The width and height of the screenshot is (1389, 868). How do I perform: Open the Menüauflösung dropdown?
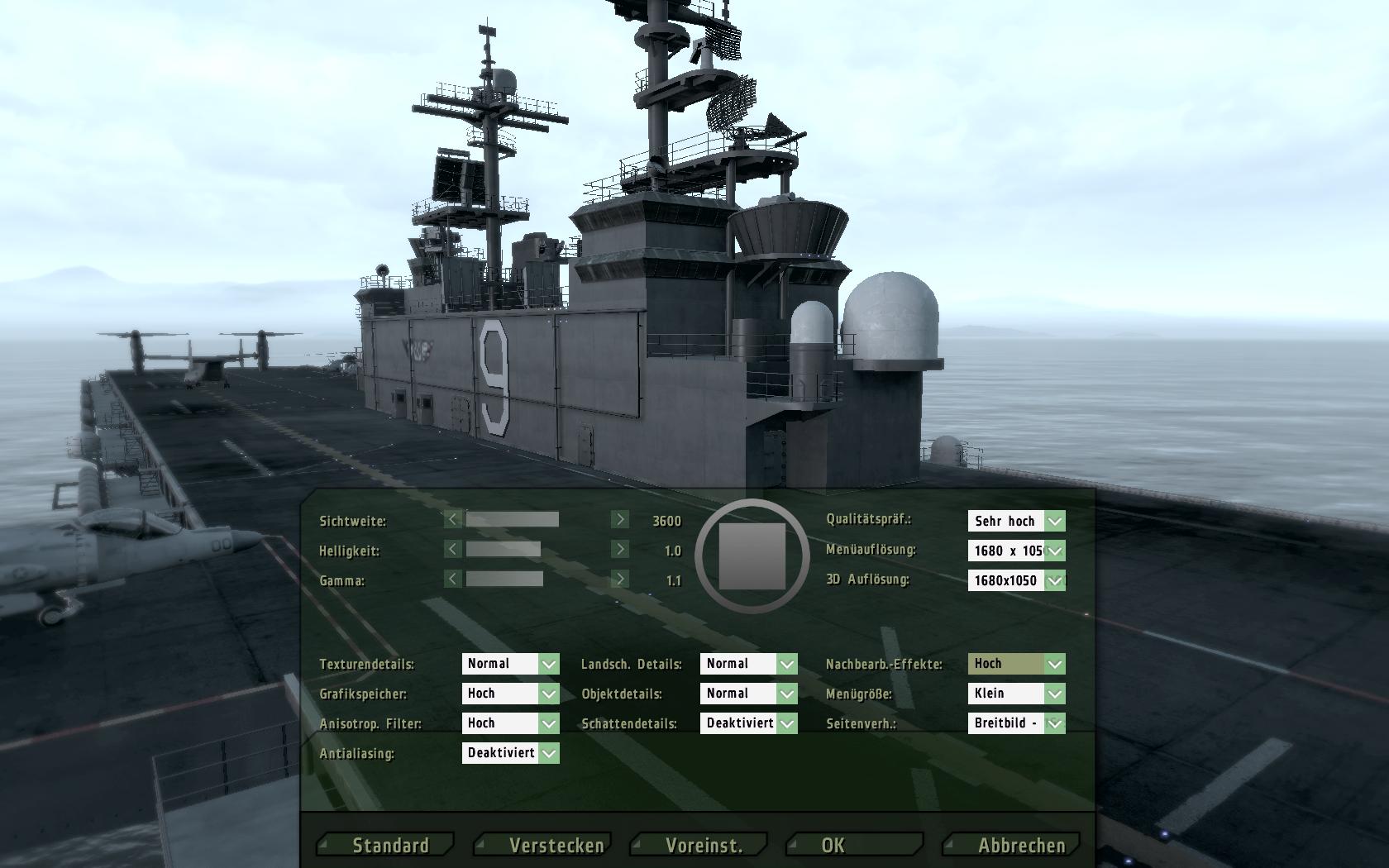1054,551
